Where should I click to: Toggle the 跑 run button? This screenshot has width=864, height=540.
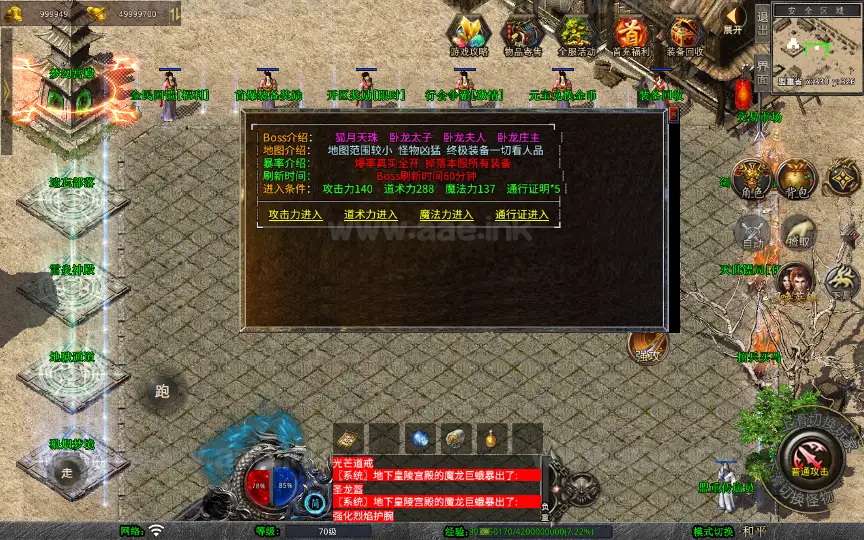click(163, 392)
